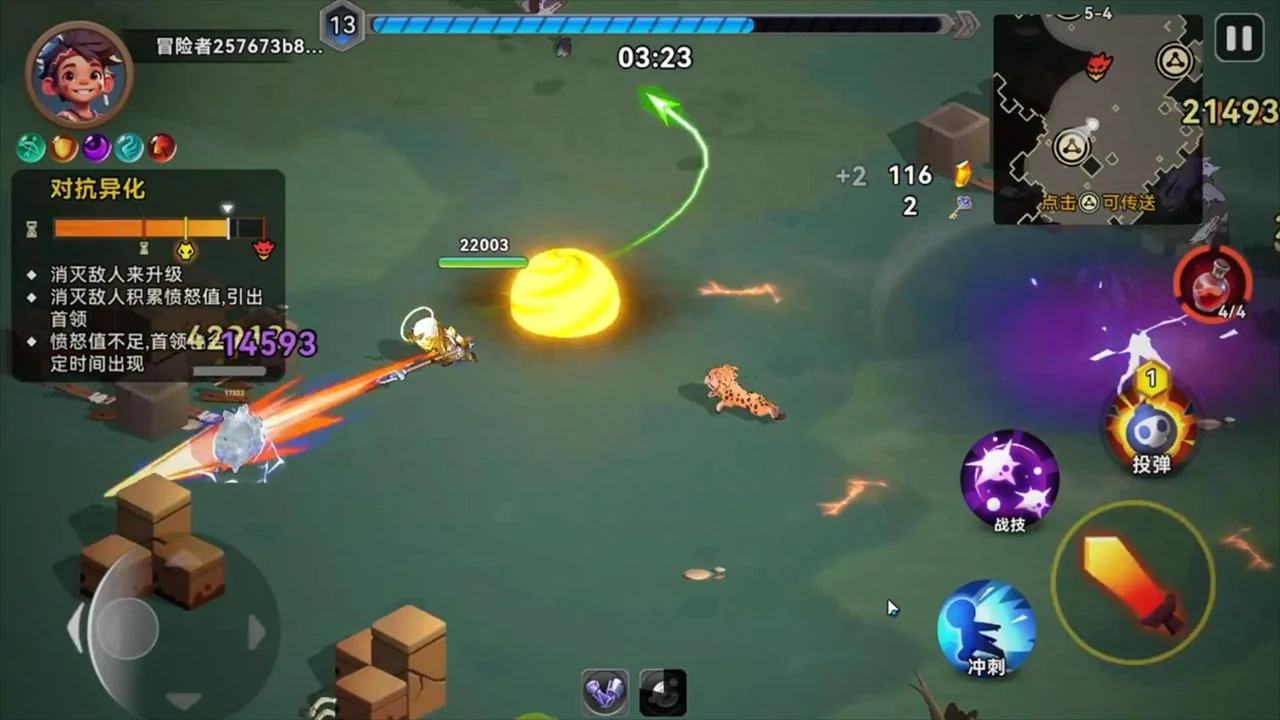The image size is (1280, 720).
Task: View the teal swirl buff icon
Action: point(129,148)
